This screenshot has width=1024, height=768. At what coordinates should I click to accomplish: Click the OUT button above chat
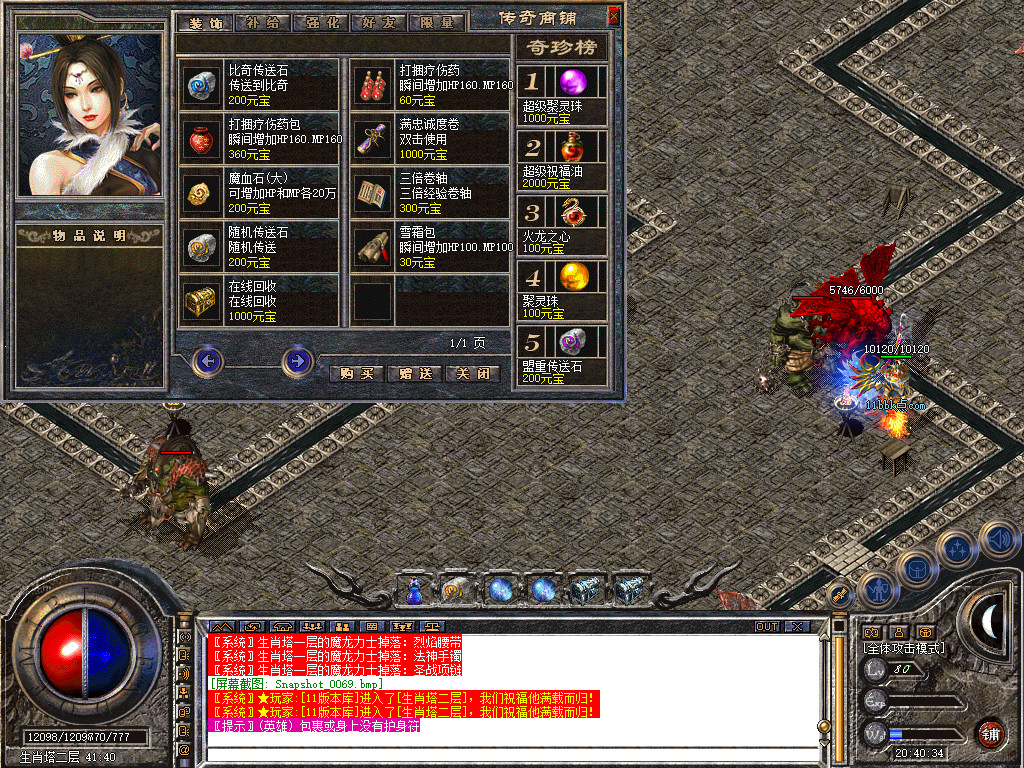pyautogui.click(x=766, y=626)
